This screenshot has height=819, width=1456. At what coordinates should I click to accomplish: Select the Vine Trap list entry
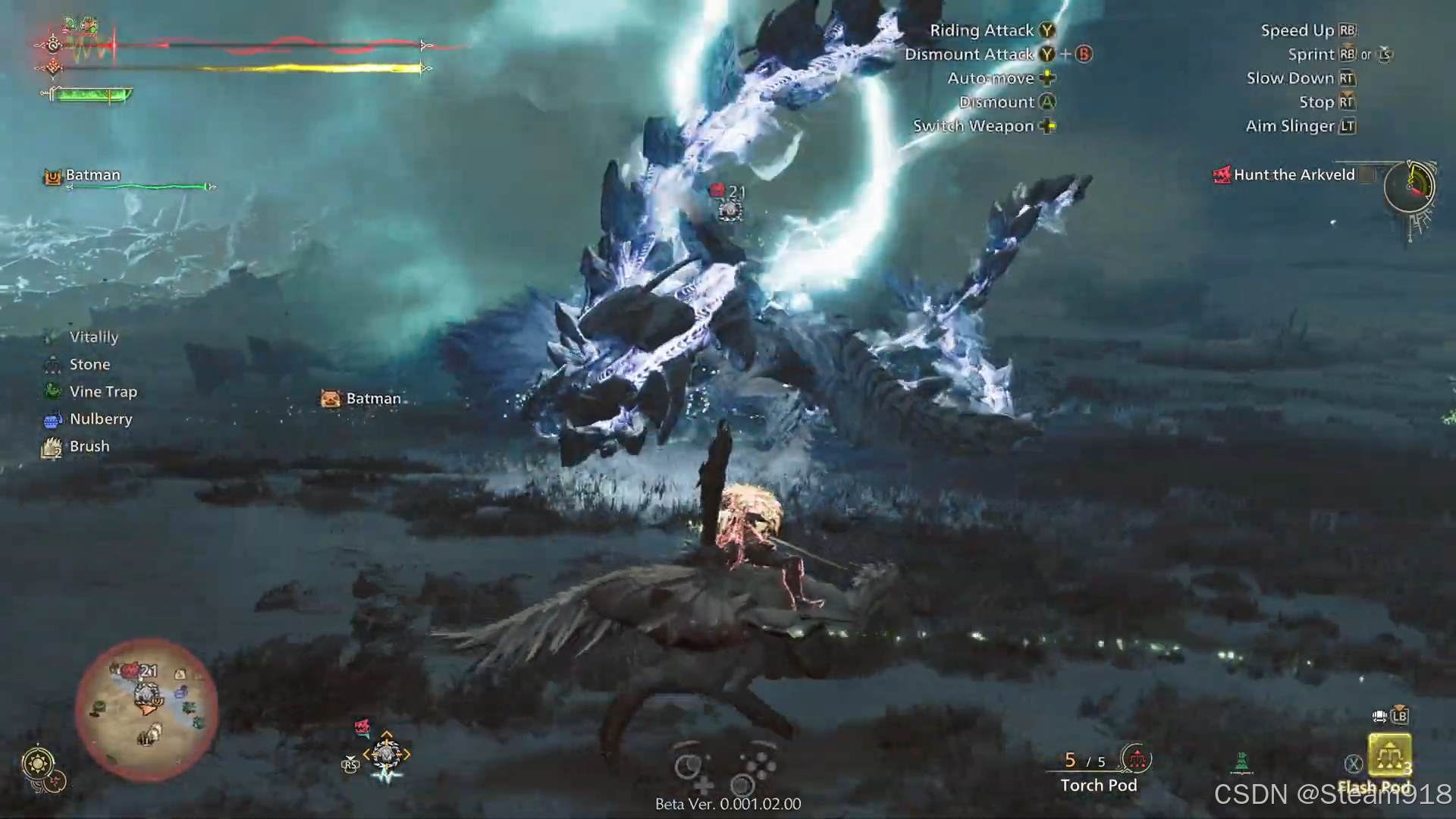click(102, 392)
